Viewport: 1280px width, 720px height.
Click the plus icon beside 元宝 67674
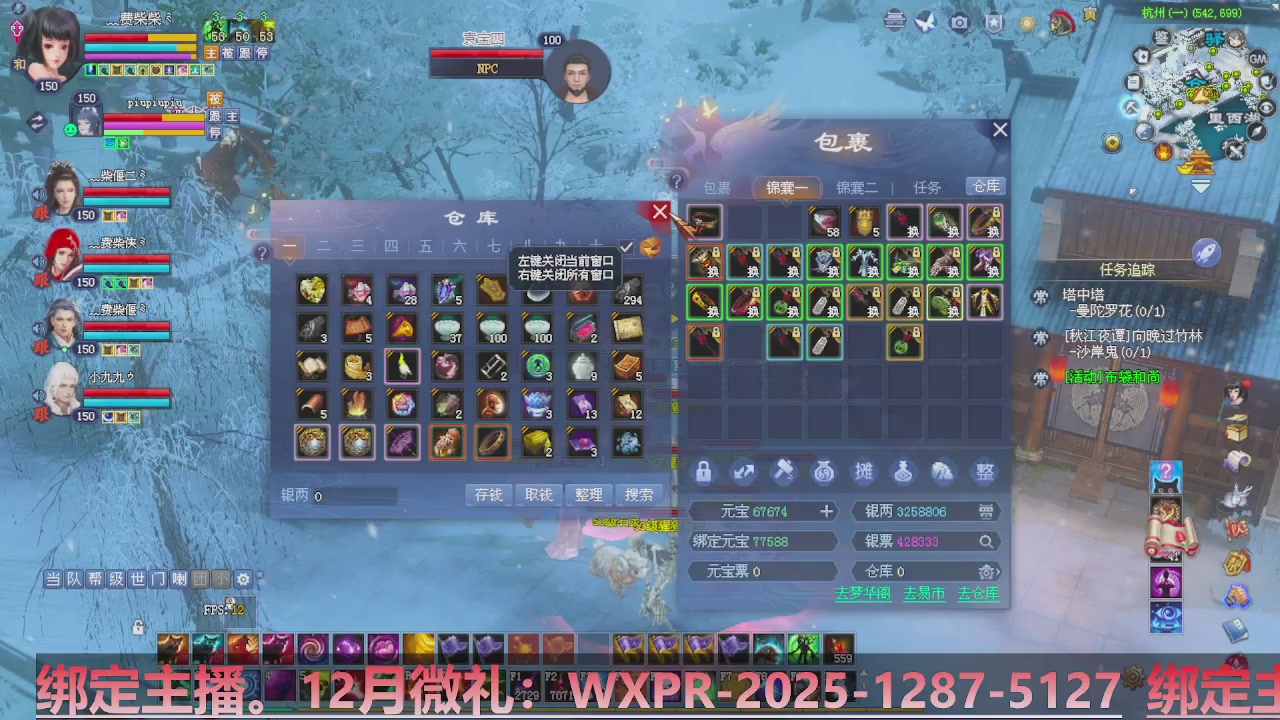click(x=826, y=512)
